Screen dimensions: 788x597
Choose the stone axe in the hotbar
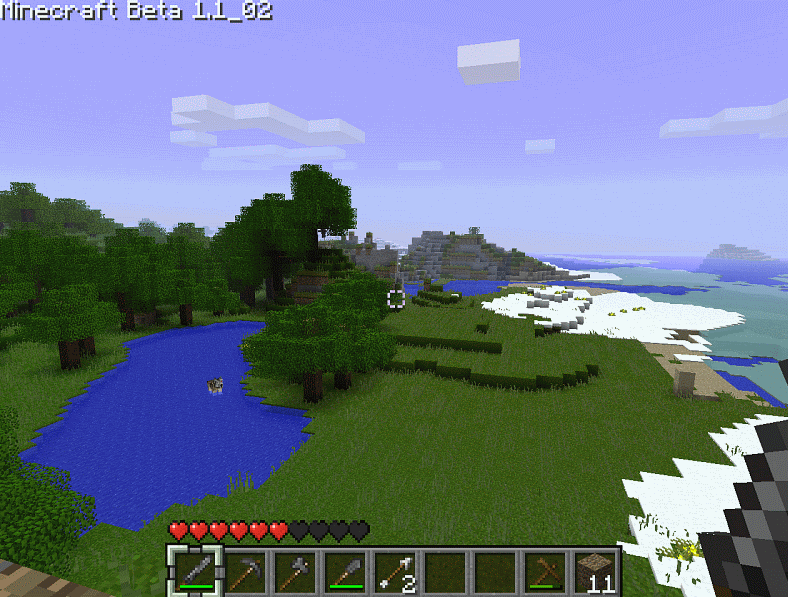pyautogui.click(x=294, y=572)
